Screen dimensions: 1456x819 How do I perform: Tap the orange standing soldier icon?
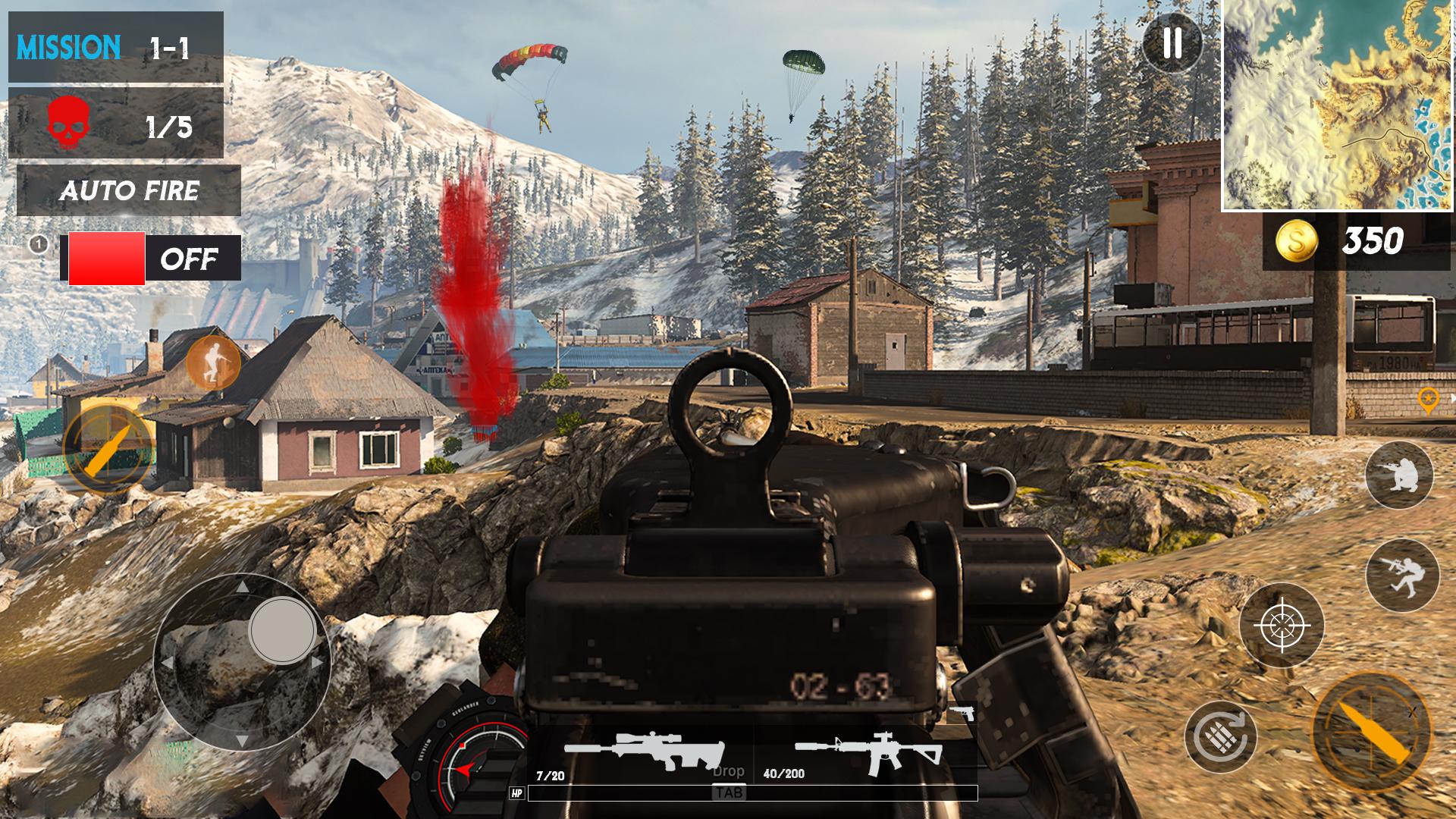click(x=213, y=362)
